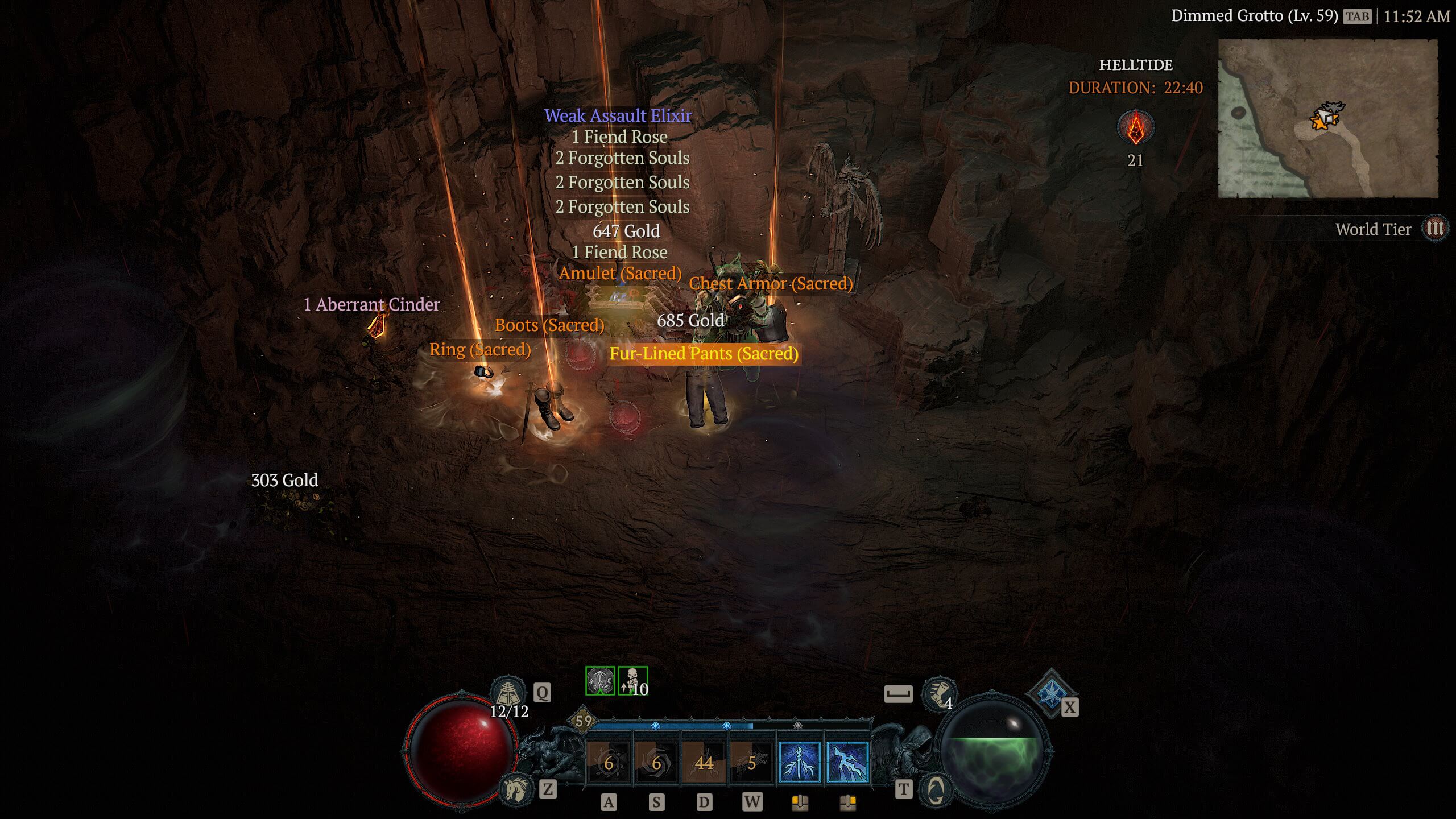Viewport: 1456px width, 819px height.
Task: Collect the Boots (Sacred) drop label
Action: pos(549,325)
